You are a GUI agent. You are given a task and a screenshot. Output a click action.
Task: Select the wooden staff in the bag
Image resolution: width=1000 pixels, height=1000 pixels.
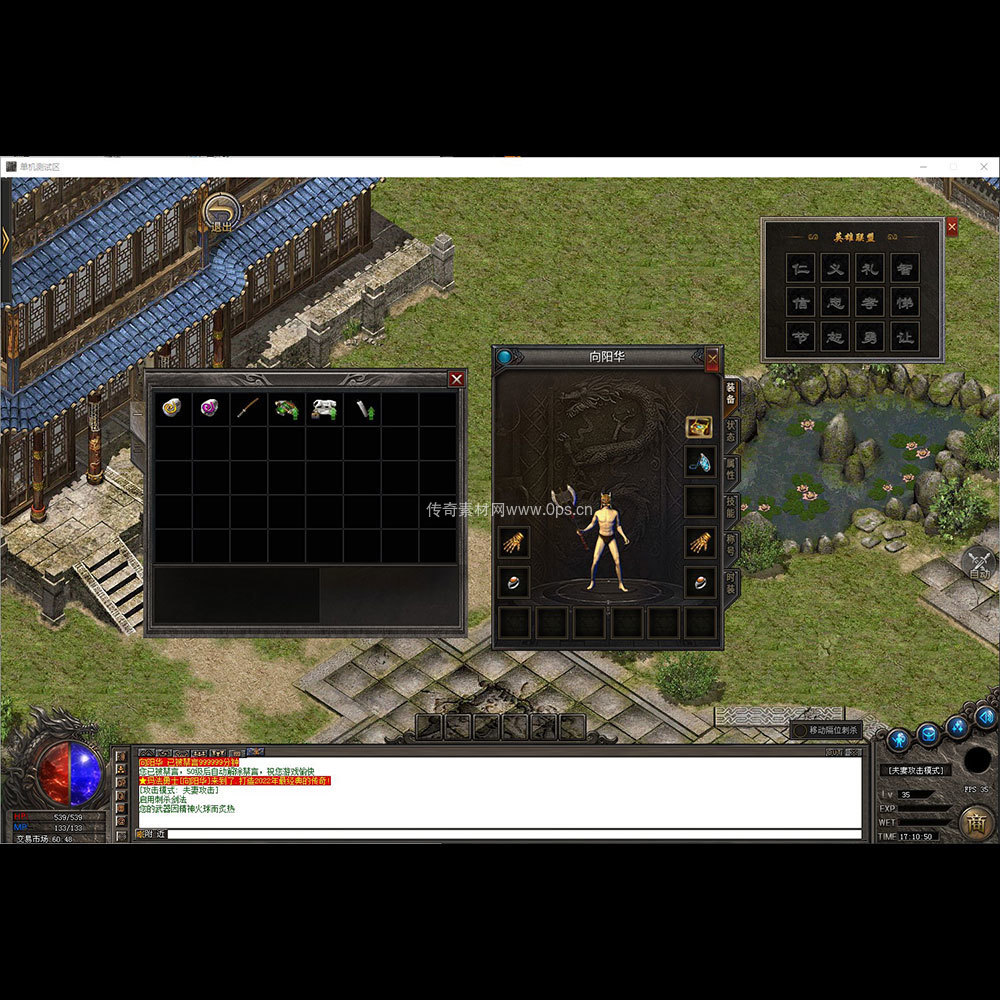[248, 408]
